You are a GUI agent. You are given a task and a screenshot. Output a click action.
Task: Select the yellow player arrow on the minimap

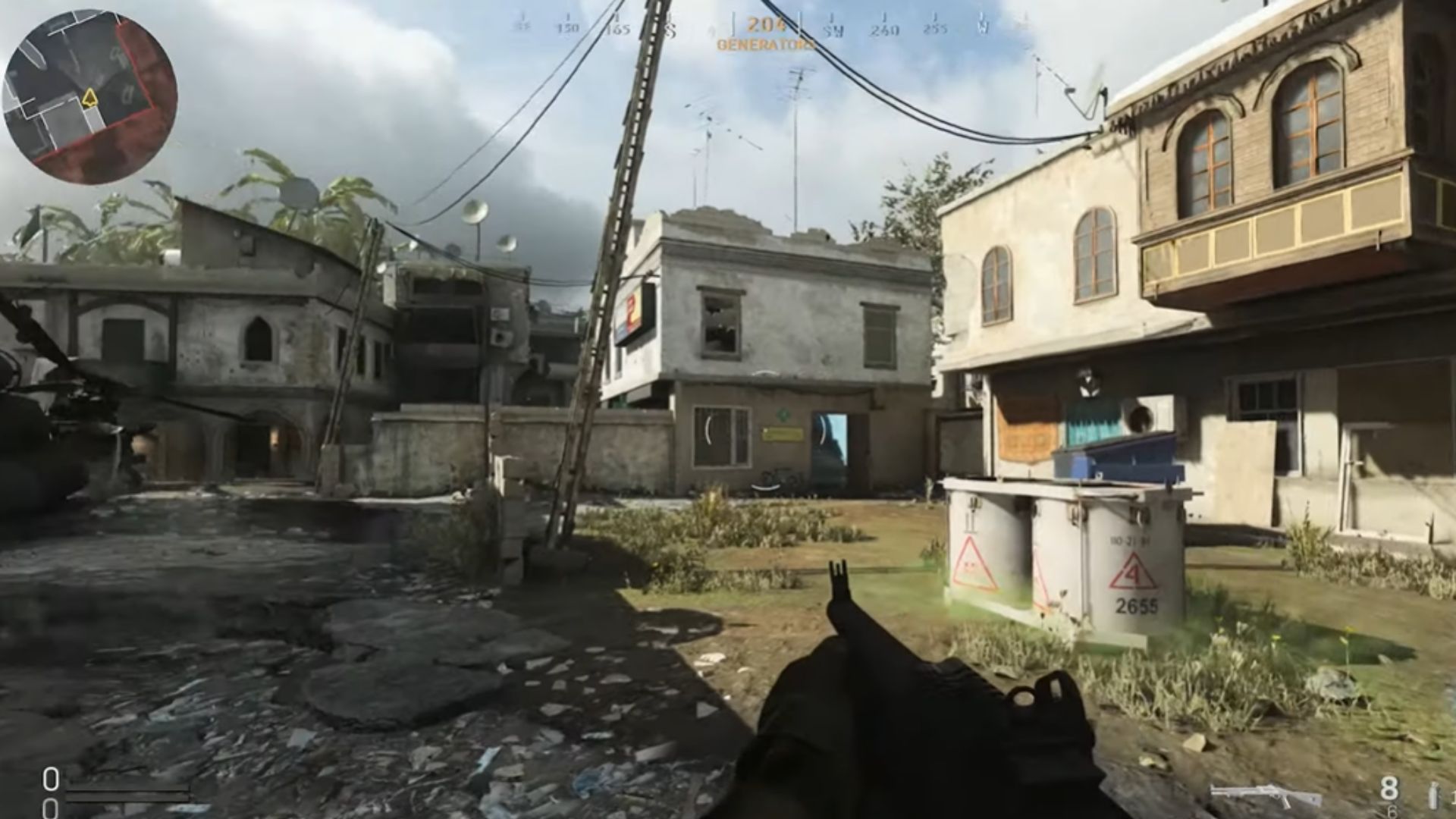pos(89,96)
